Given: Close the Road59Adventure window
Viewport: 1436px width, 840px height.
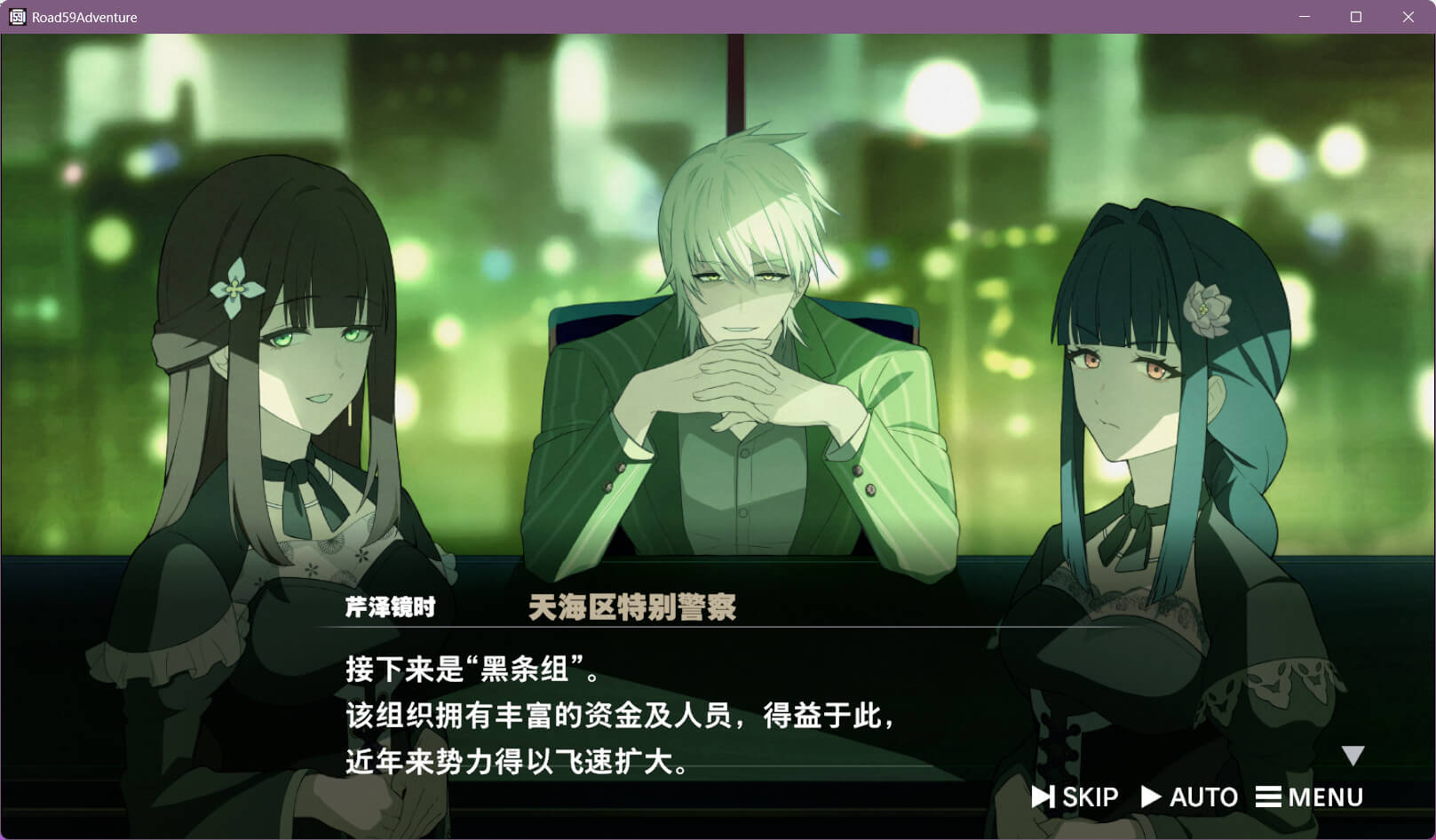Looking at the screenshot, I should 1408,17.
